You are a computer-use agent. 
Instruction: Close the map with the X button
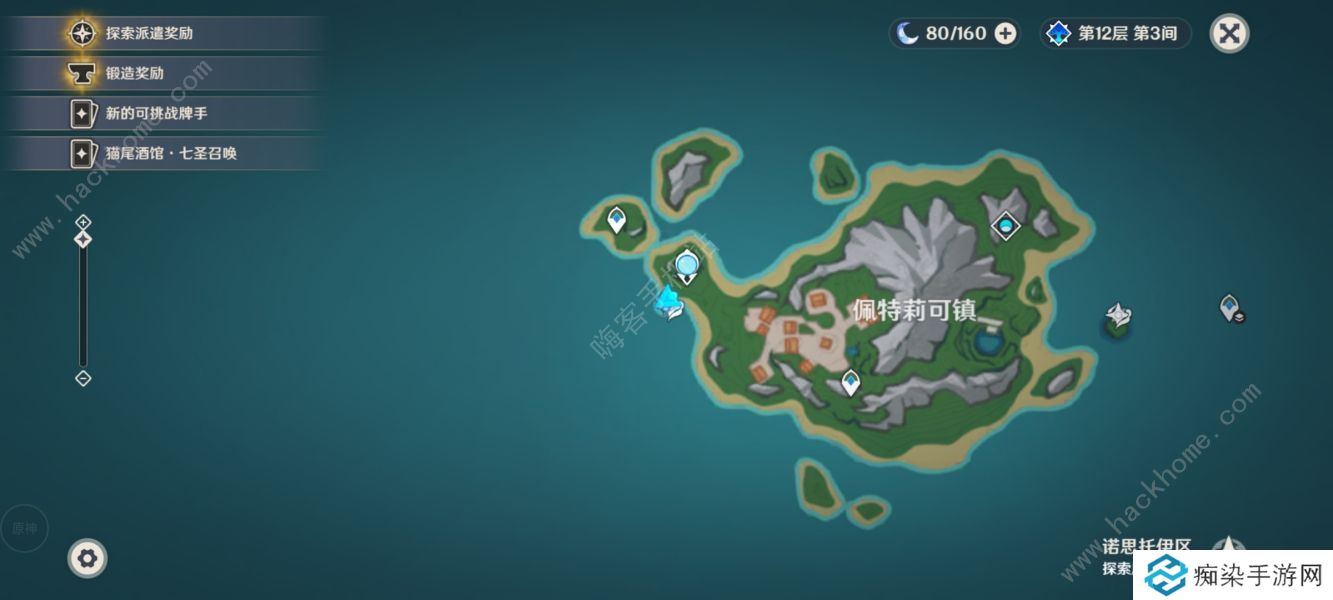(x=1229, y=33)
